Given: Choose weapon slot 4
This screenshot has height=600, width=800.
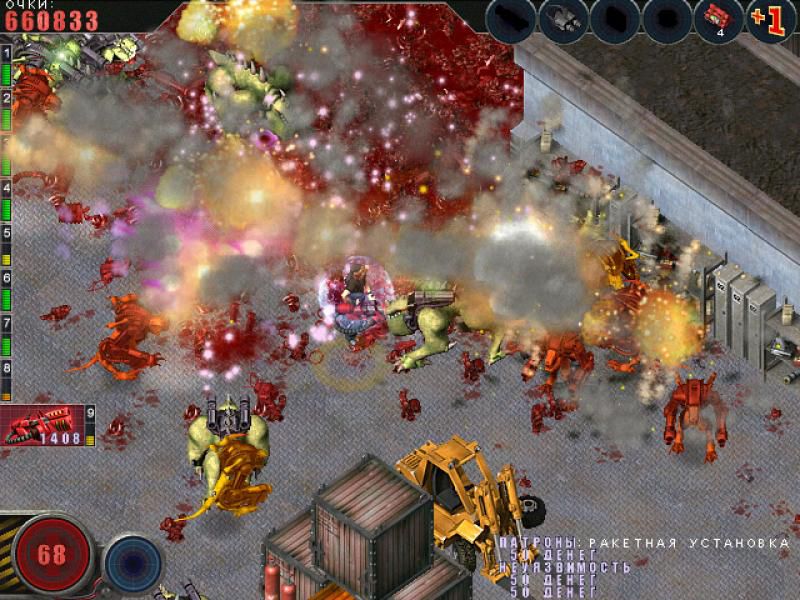Looking at the screenshot, I should coord(6,188).
